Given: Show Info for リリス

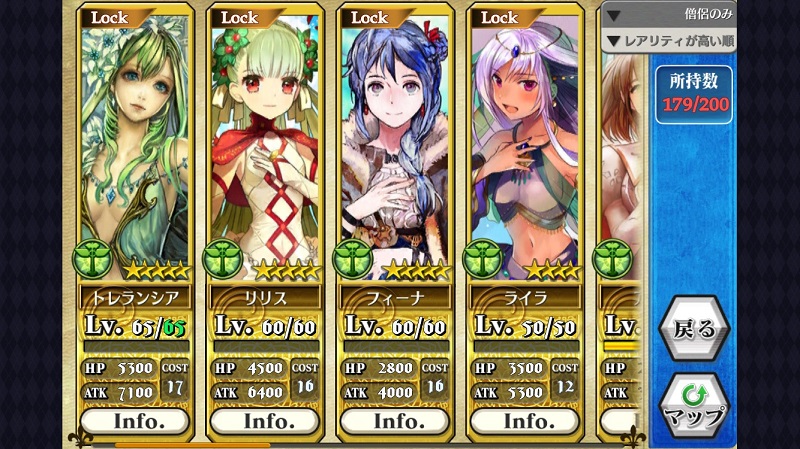Looking at the screenshot, I should (x=265, y=421).
